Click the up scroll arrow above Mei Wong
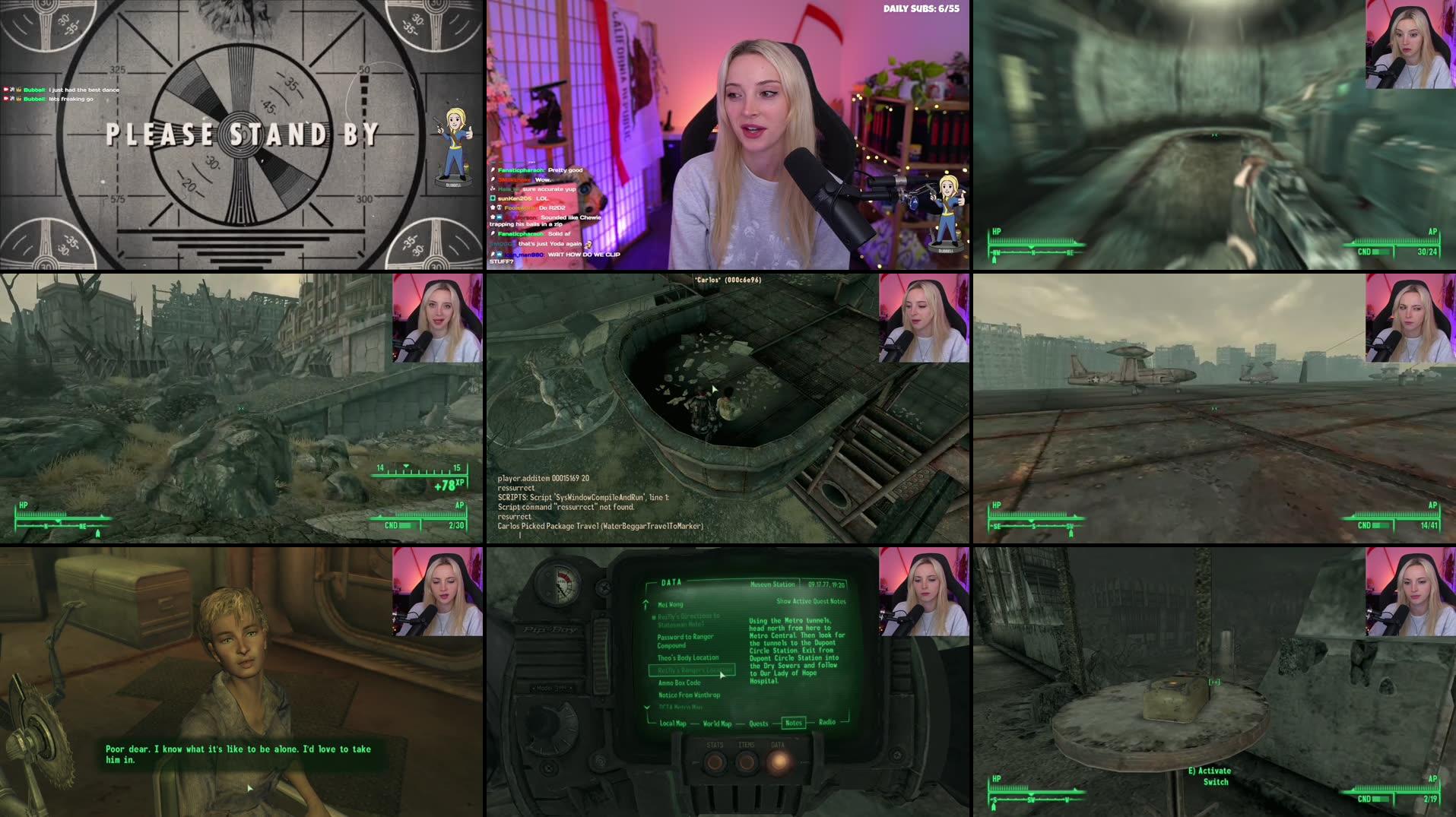This screenshot has height=817, width=1456. (646, 603)
